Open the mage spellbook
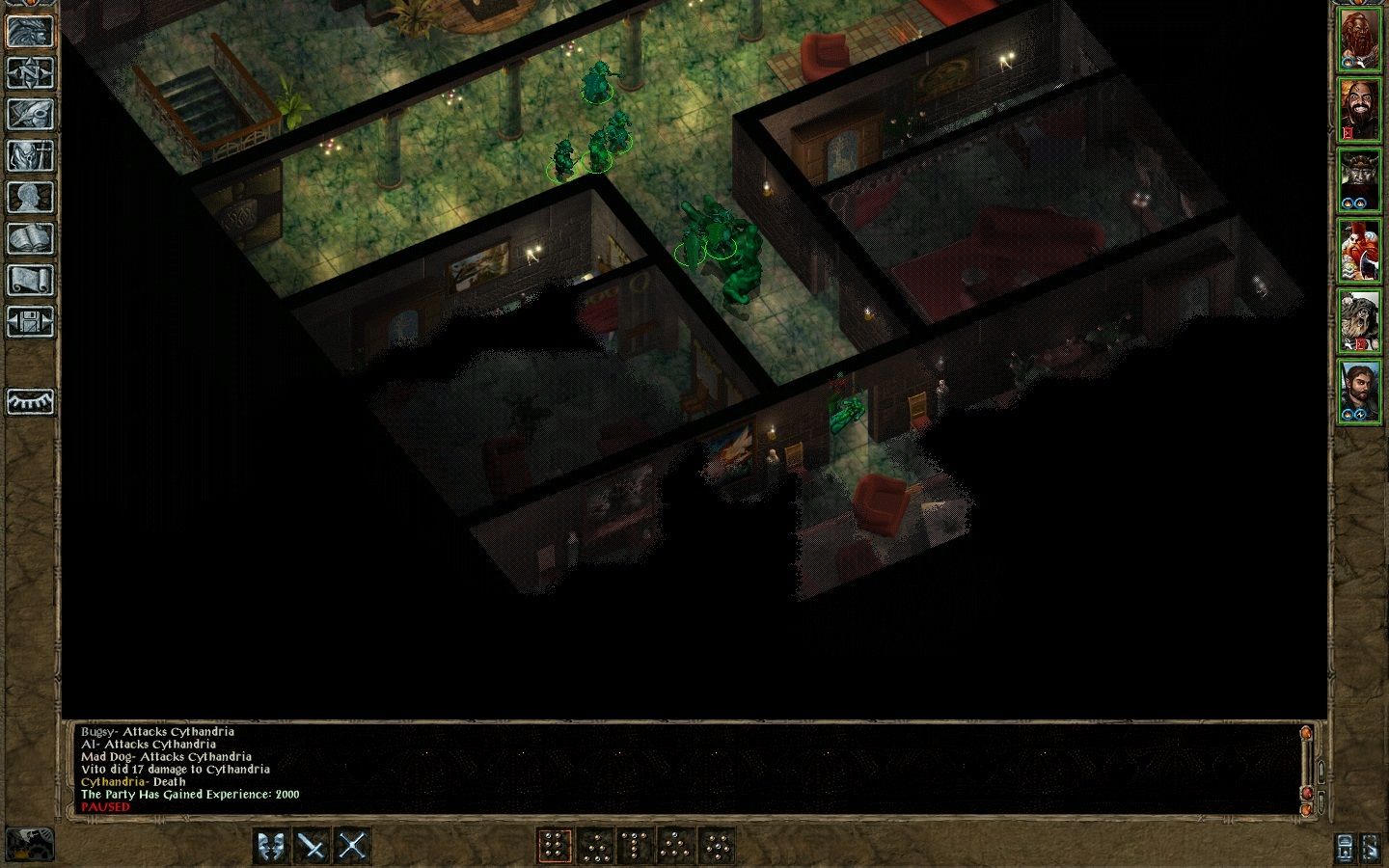The width and height of the screenshot is (1389, 868). click(x=30, y=239)
